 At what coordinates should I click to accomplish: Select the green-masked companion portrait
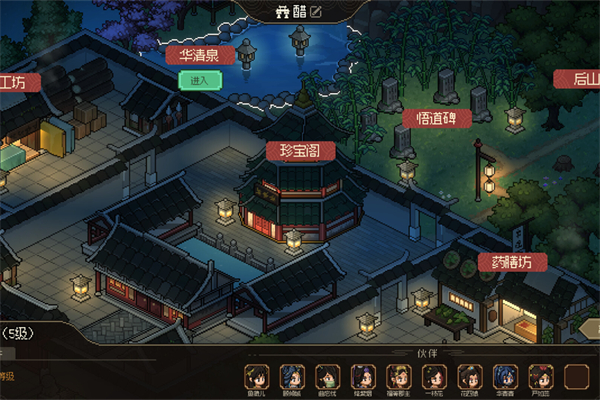[327, 376]
